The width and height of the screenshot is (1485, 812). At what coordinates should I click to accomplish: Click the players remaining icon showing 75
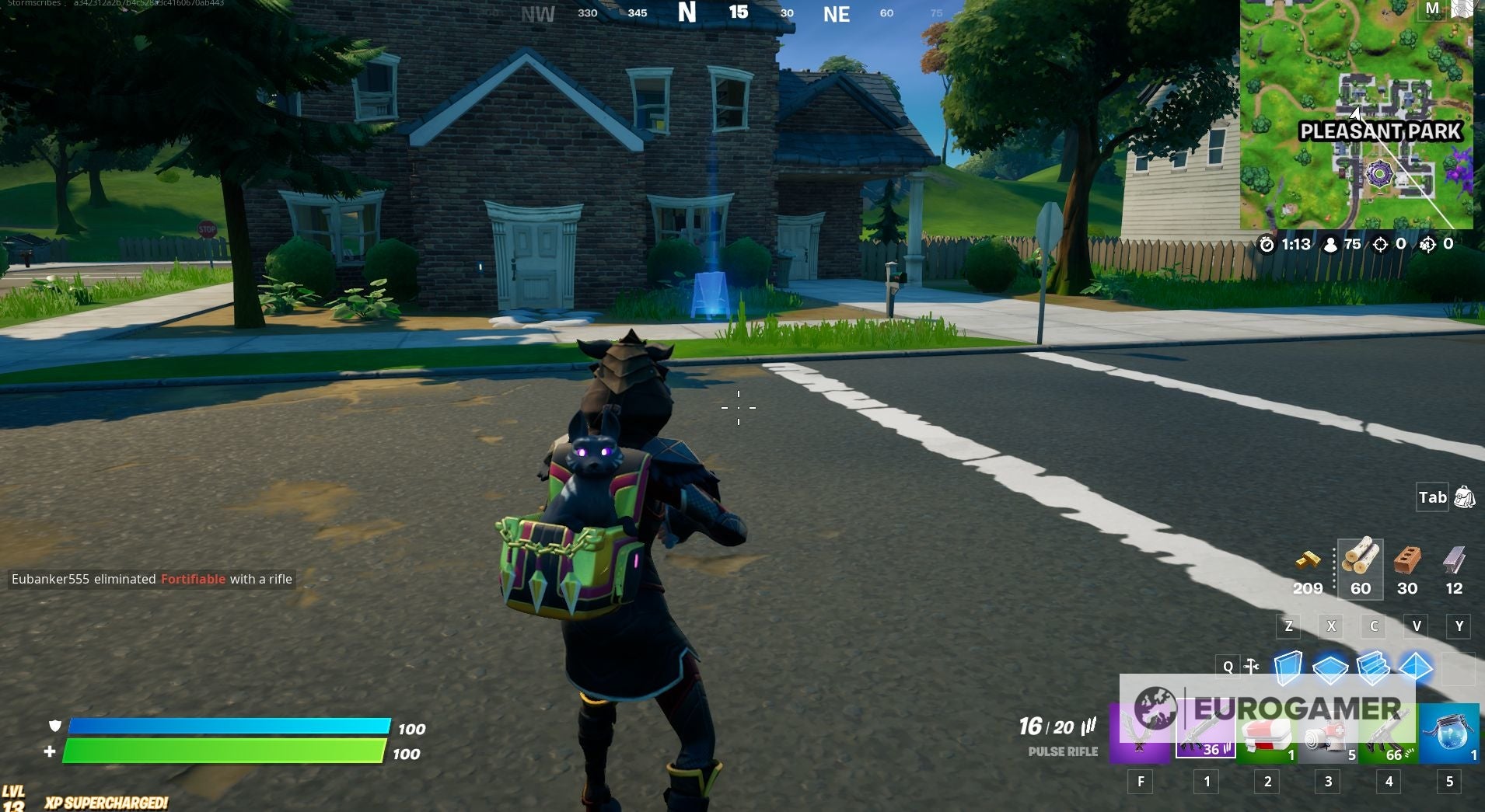coord(1330,243)
